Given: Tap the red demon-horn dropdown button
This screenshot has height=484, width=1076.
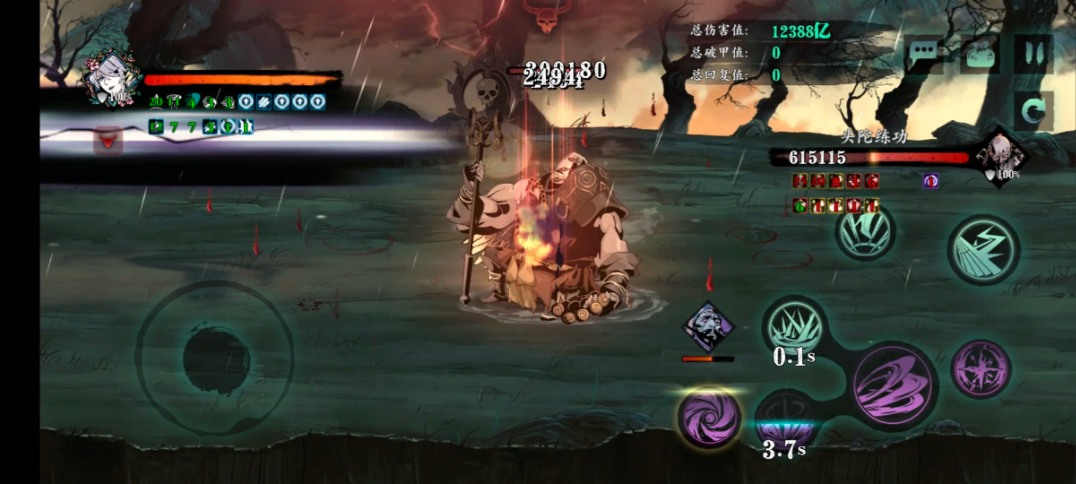Looking at the screenshot, I should pyautogui.click(x=107, y=142).
